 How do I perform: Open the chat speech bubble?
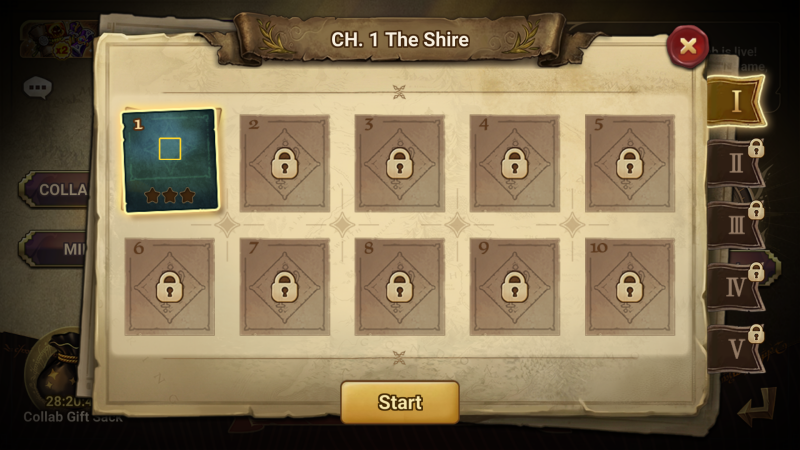38,88
